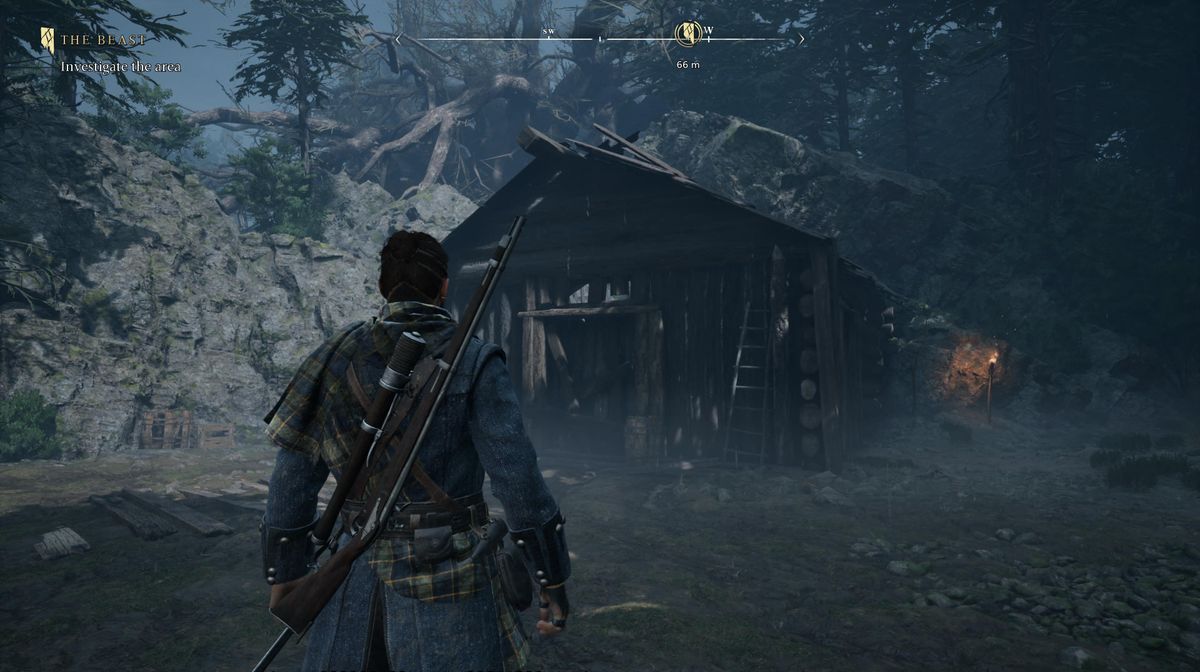Open The Beast quest tracker
The width and height of the screenshot is (1200, 672).
point(103,40)
